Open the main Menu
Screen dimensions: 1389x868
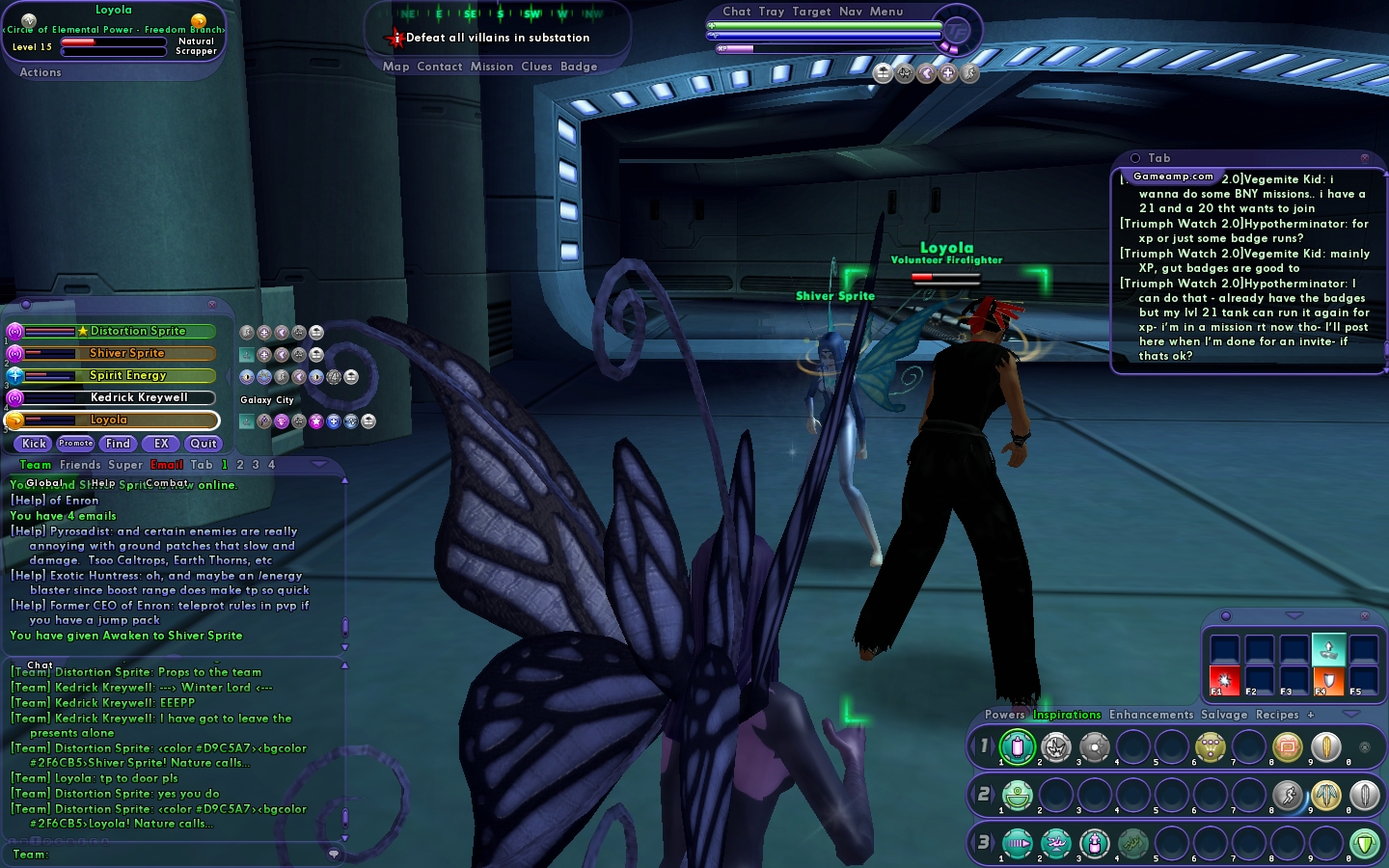886,12
